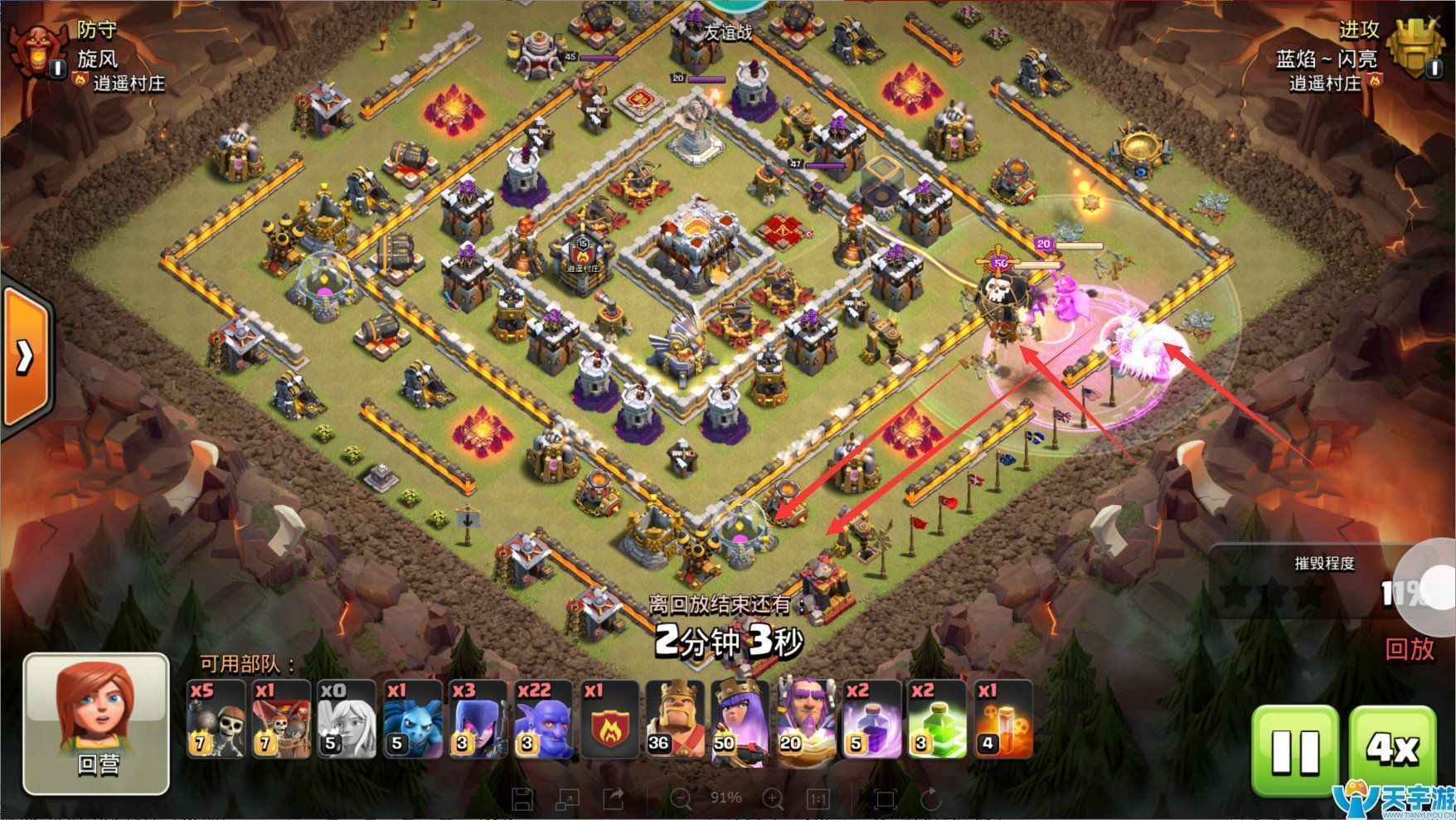Click the image viewer zoom-in magnifier
Viewport: 1456px width, 820px height.
(773, 798)
